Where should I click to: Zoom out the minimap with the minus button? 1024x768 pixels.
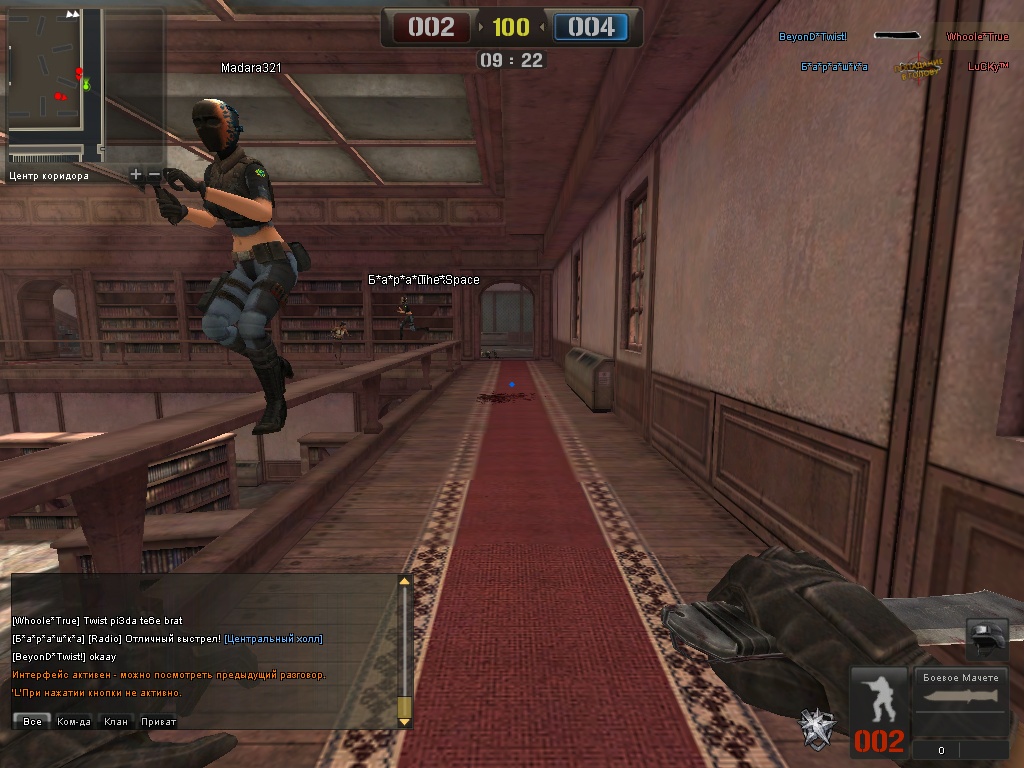pyautogui.click(x=154, y=175)
